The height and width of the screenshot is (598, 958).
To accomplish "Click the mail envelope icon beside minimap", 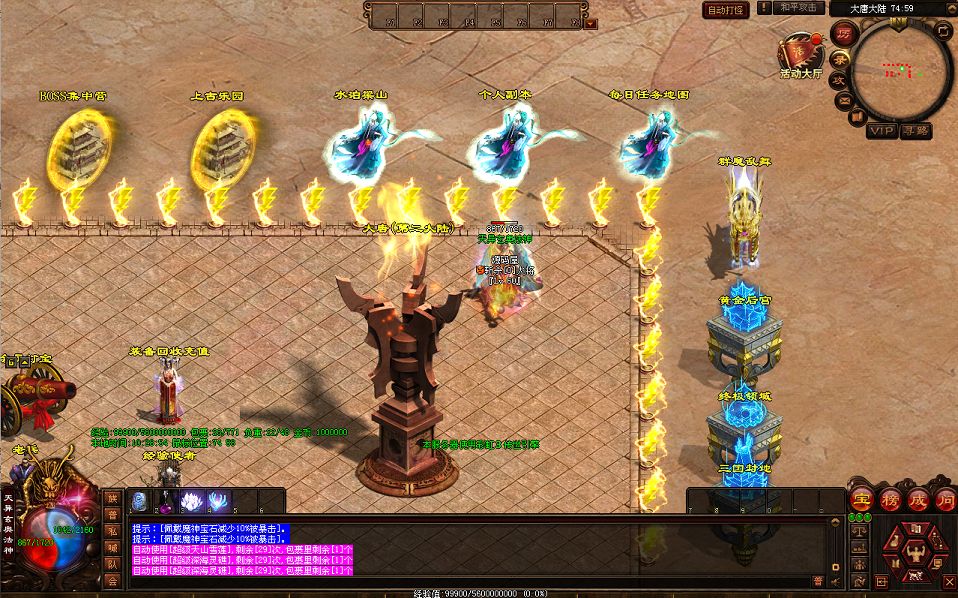I will [844, 100].
